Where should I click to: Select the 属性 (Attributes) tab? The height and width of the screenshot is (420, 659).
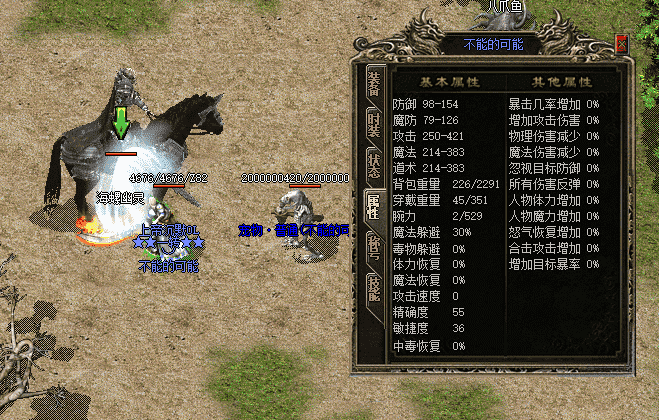[x=373, y=204]
